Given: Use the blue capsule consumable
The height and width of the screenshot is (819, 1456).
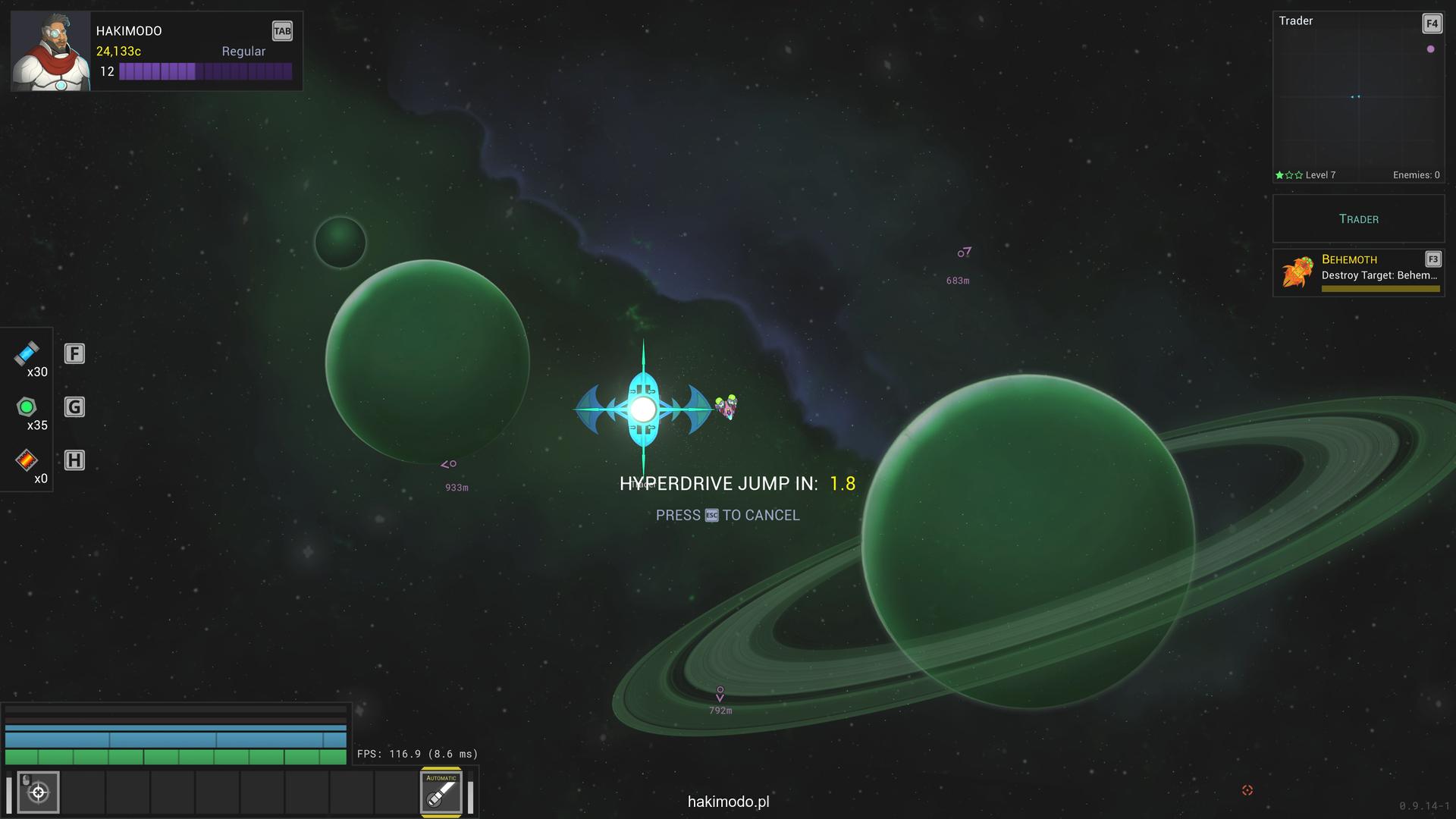Looking at the screenshot, I should [27, 353].
